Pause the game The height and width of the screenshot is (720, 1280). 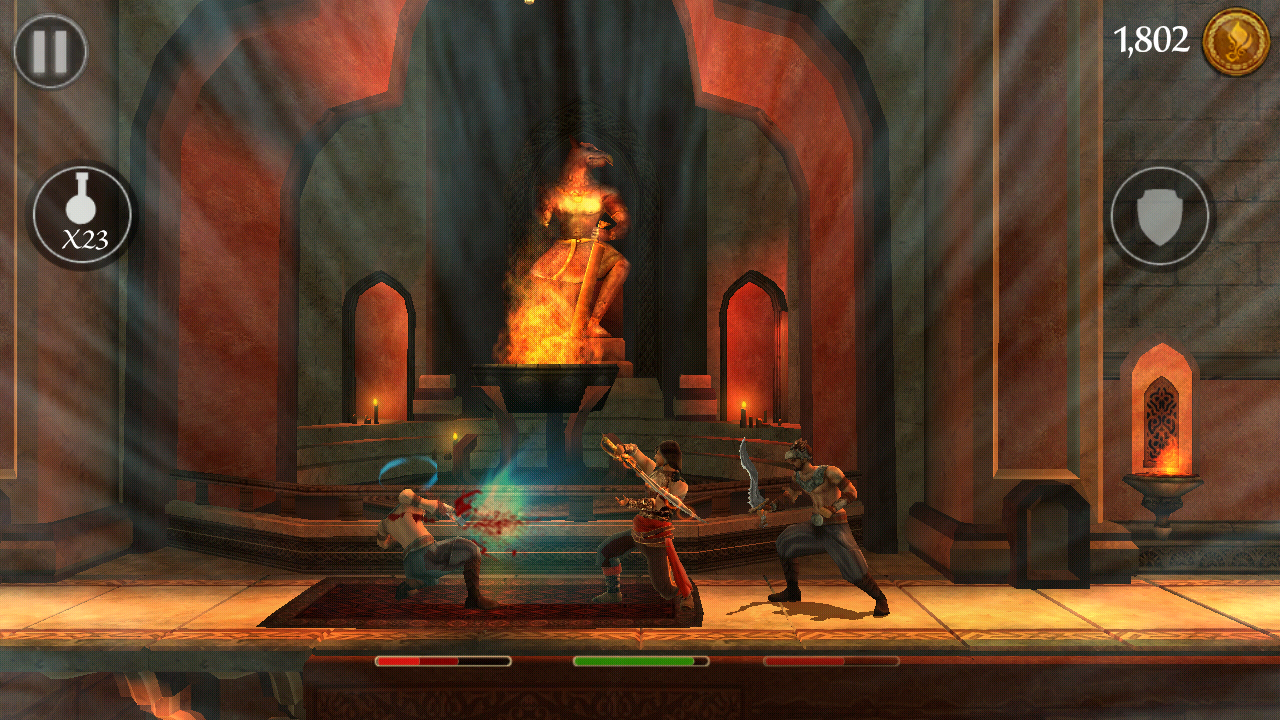50,51
